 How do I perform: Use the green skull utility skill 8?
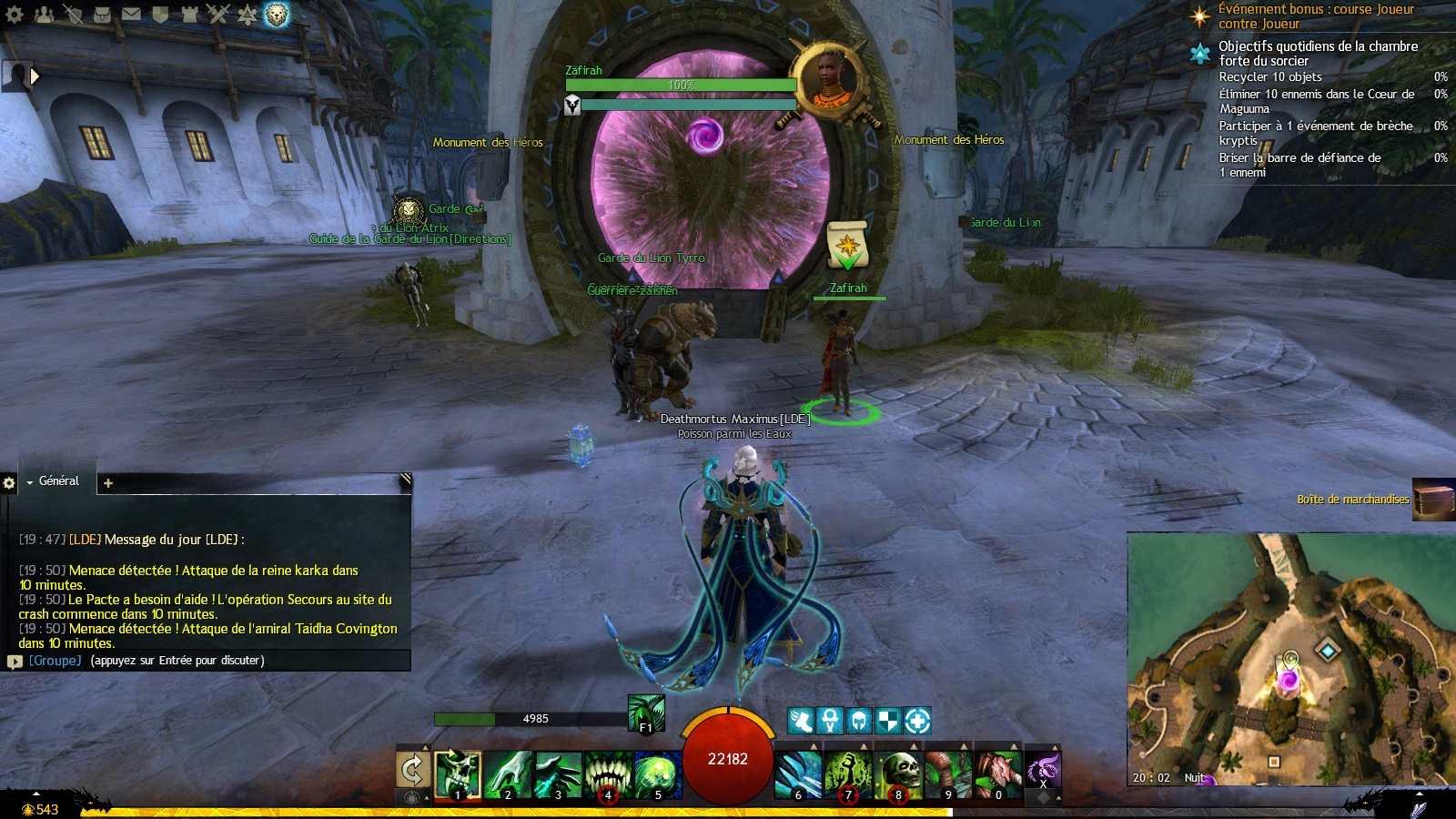[x=898, y=773]
